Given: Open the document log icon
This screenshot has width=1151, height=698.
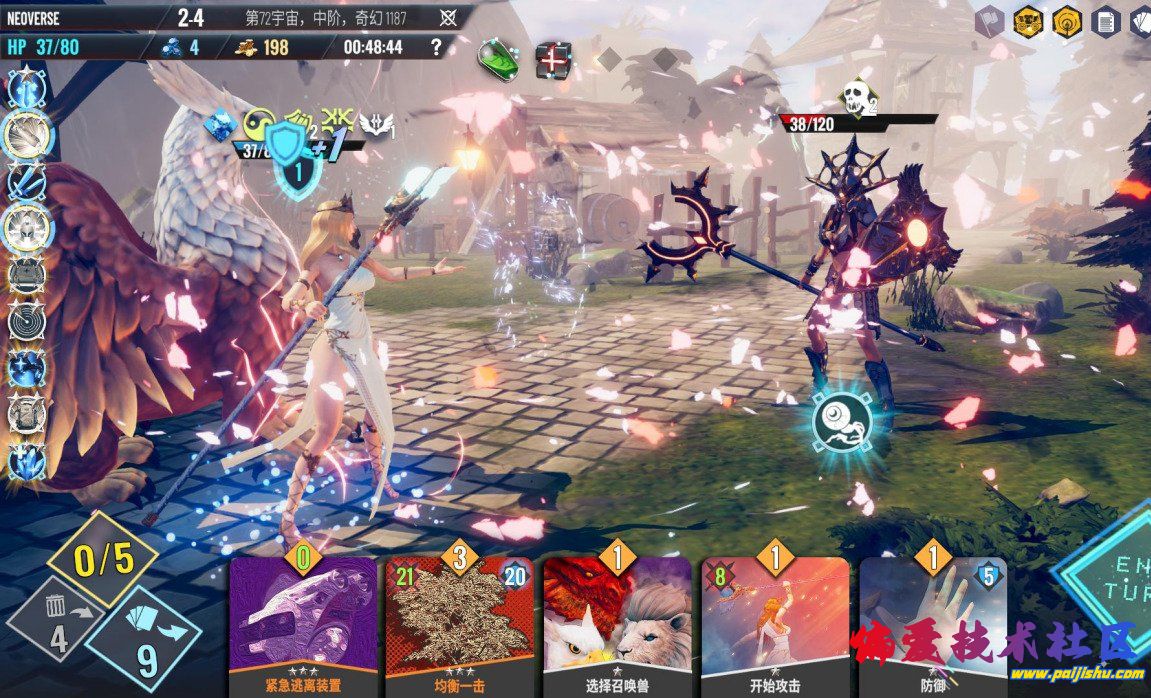Looking at the screenshot, I should point(1104,21).
